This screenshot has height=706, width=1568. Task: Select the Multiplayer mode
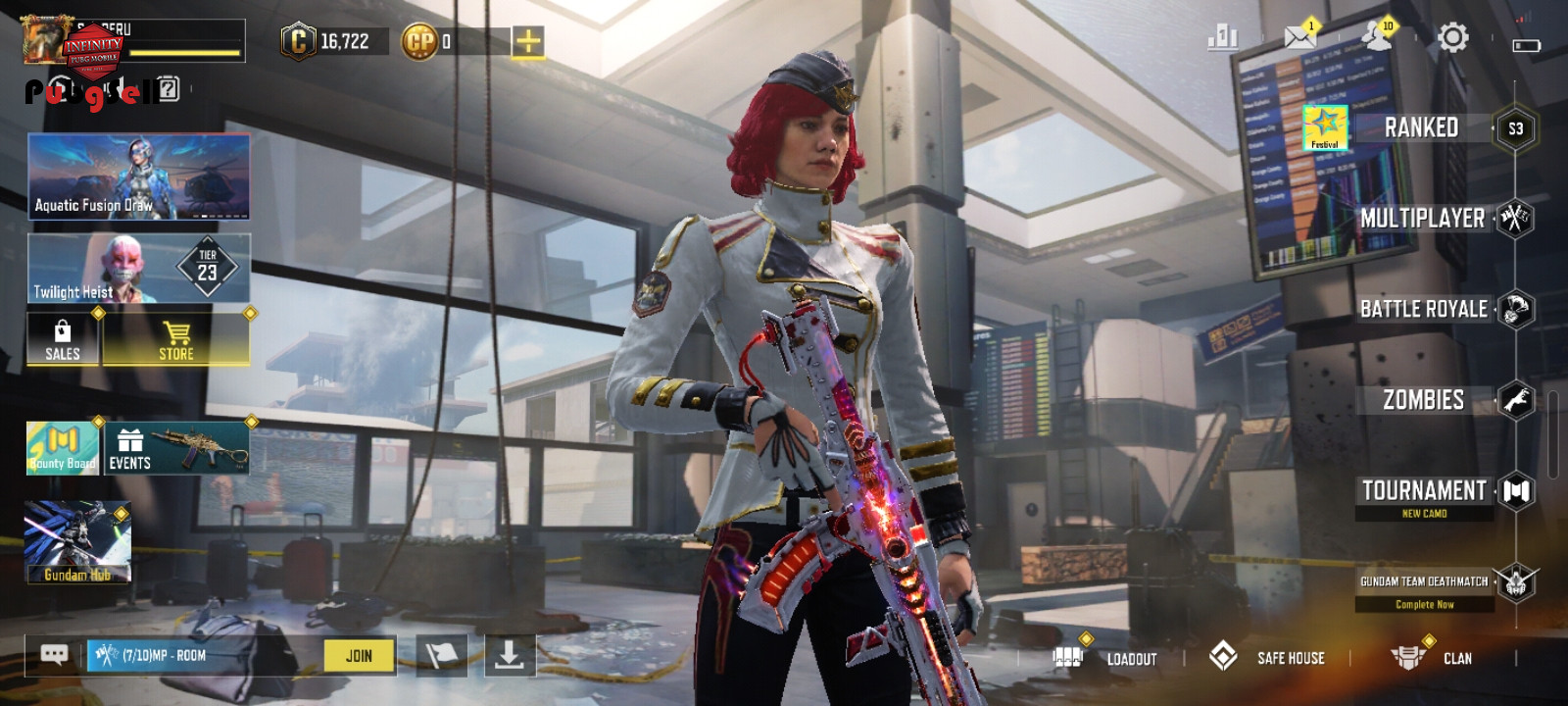coord(1423,219)
